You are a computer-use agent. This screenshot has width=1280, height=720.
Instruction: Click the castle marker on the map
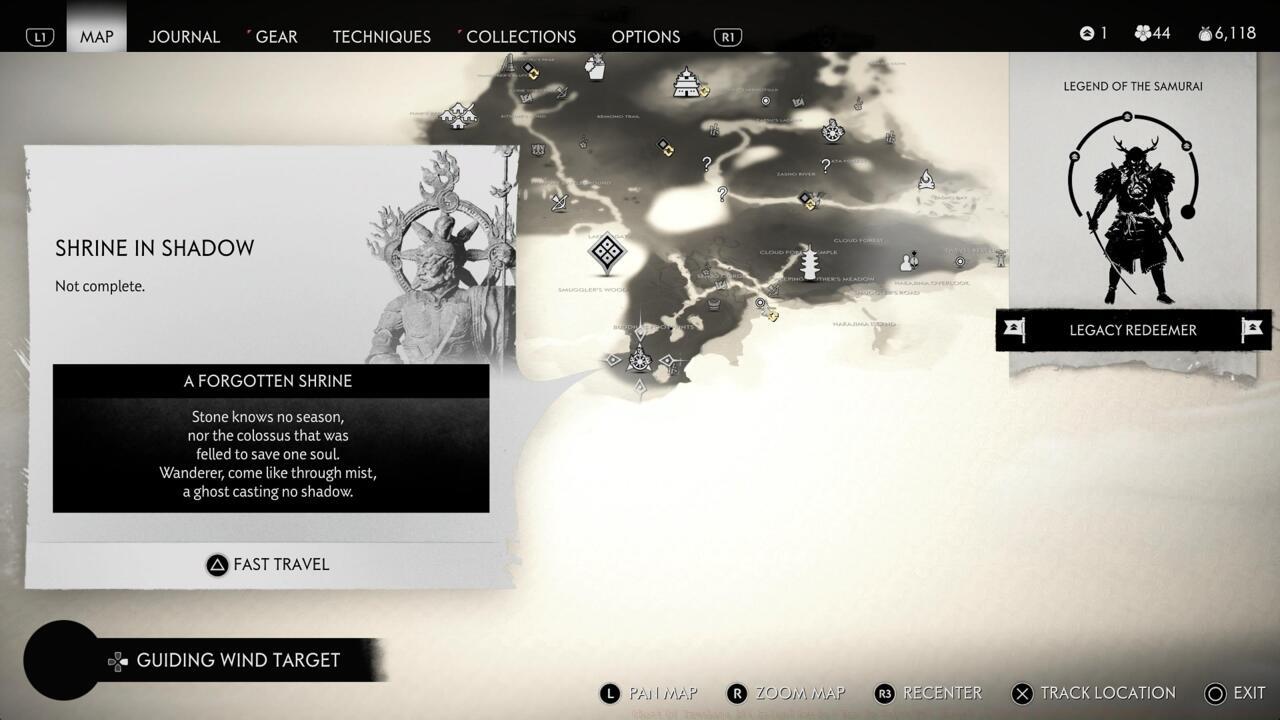click(686, 82)
